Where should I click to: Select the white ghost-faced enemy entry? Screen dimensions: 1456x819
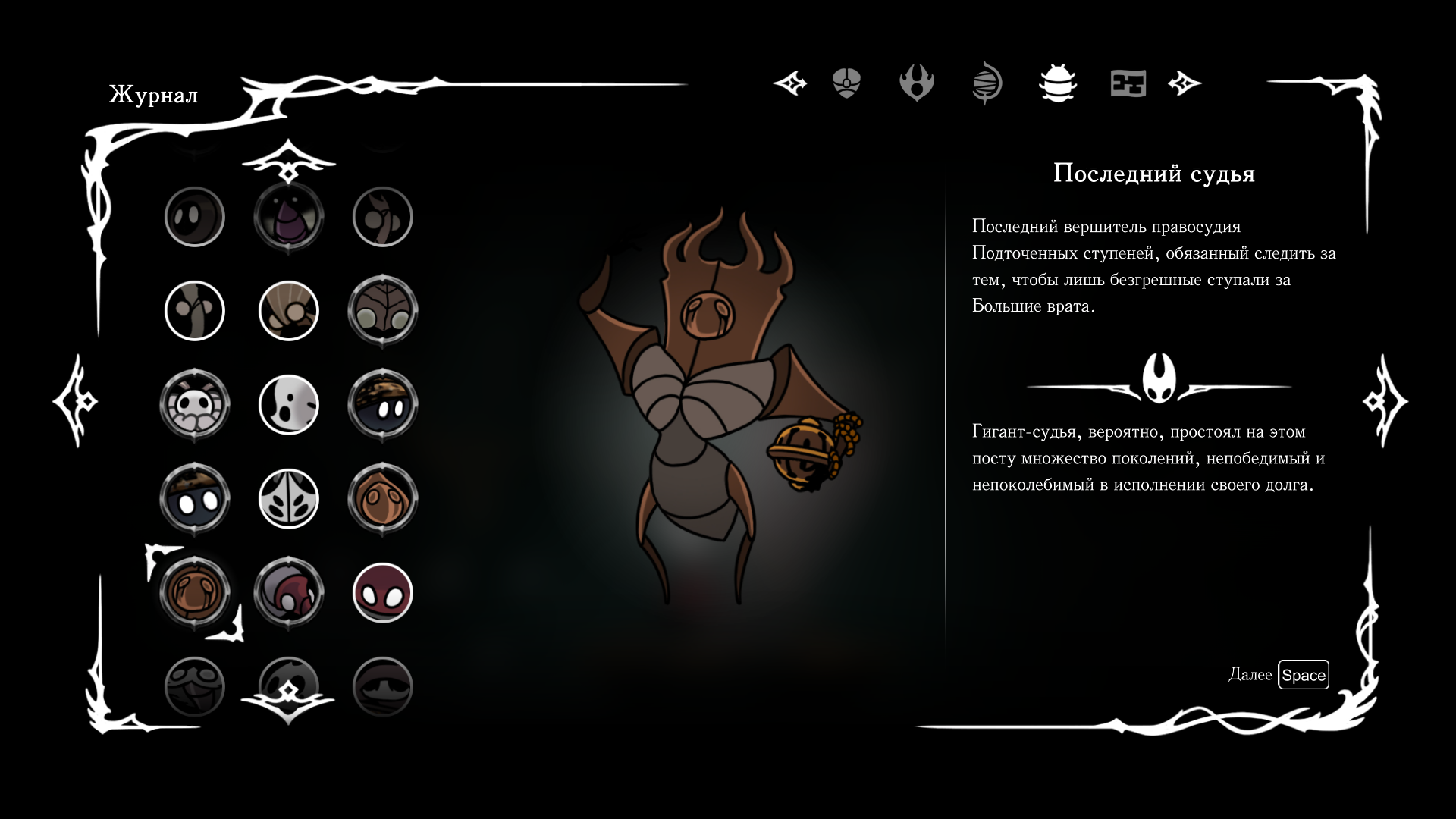click(288, 405)
